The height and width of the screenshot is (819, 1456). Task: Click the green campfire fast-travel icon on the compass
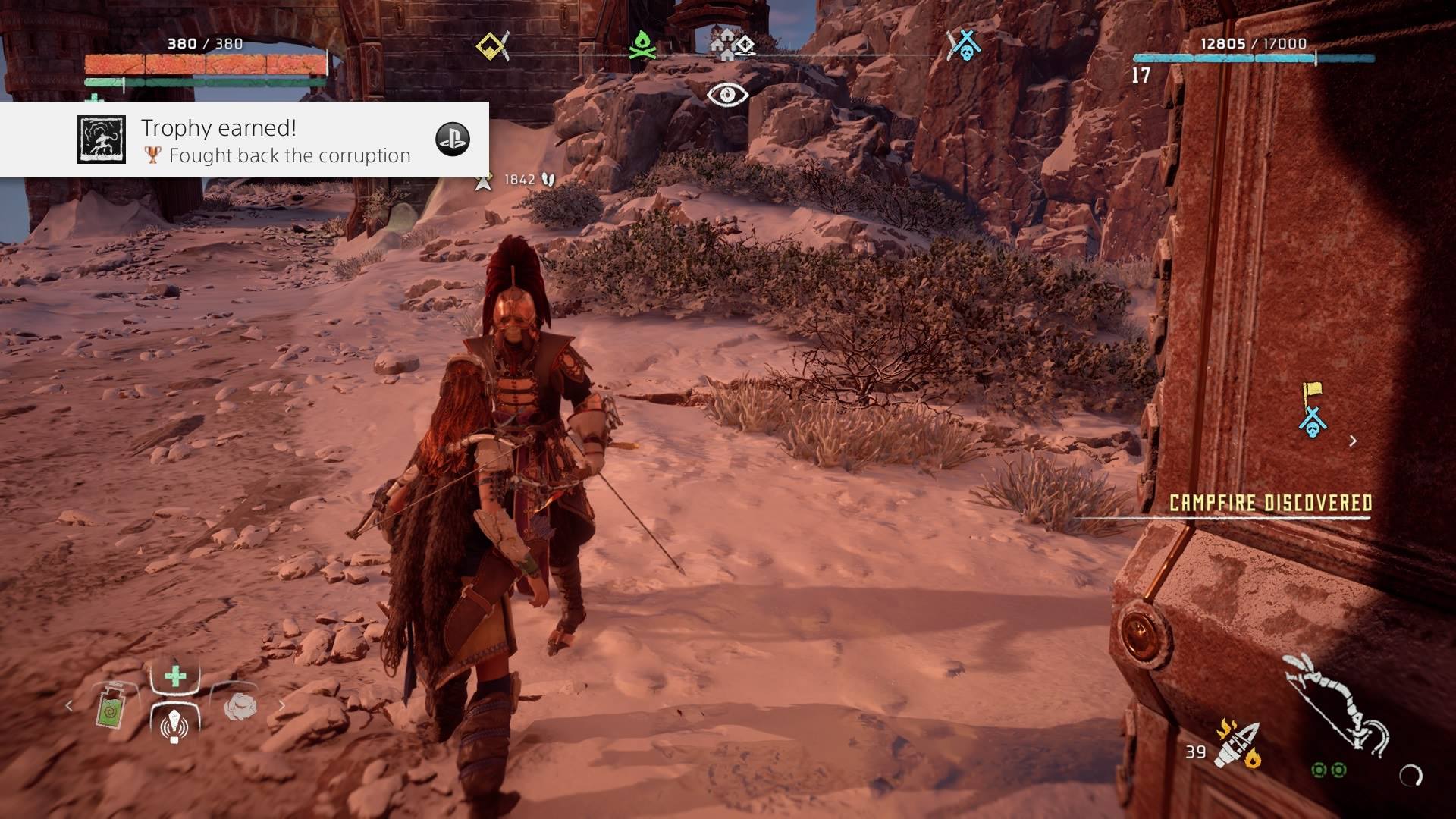641,45
